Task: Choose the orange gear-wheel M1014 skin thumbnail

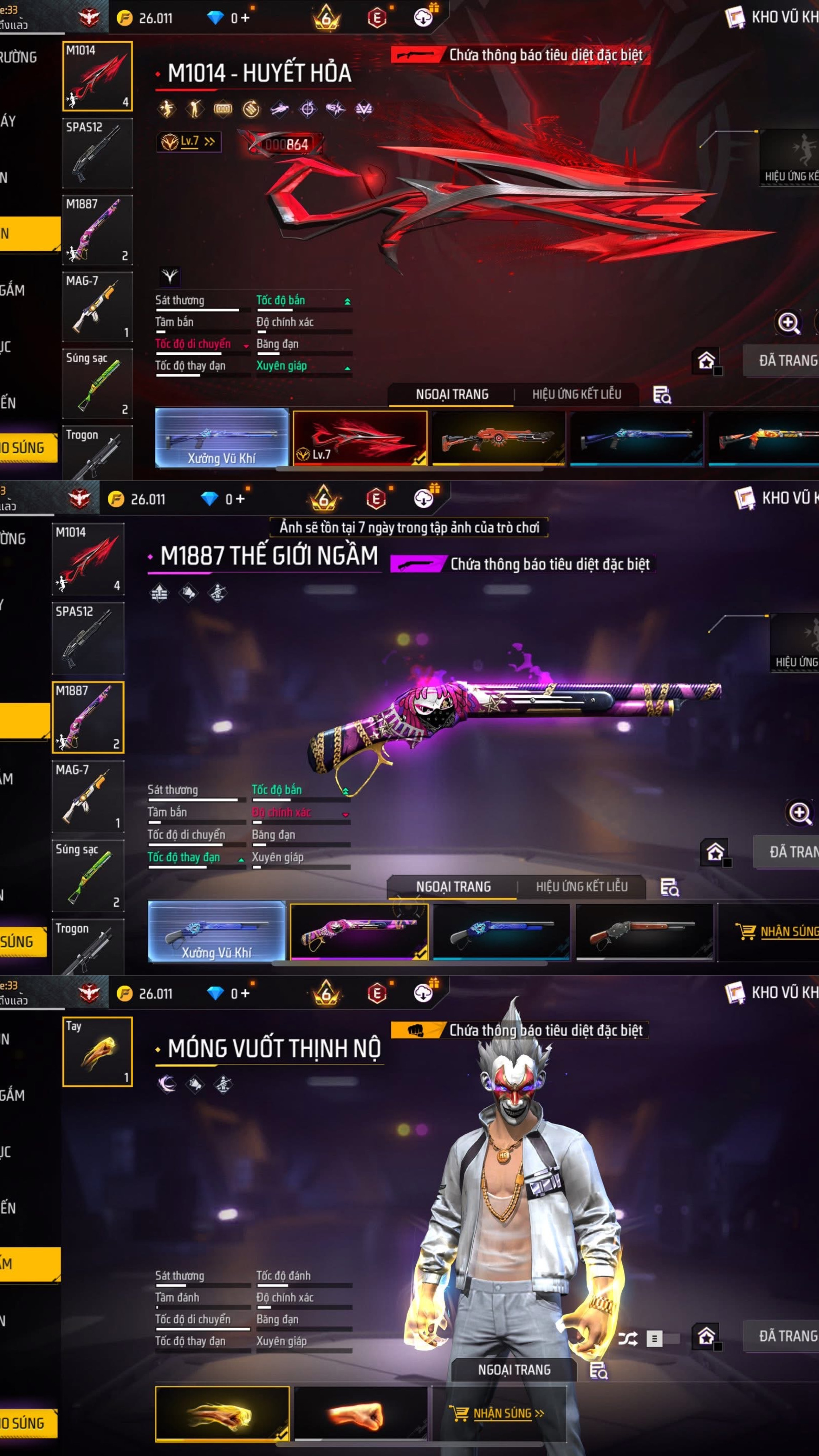Action: point(498,438)
